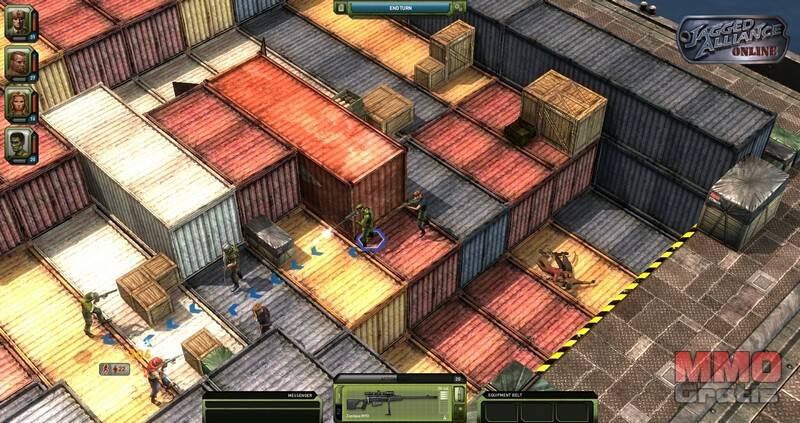Select the blonde female mercenary portrait
Image resolution: width=800 pixels, height=423 pixels.
pos(16,104)
